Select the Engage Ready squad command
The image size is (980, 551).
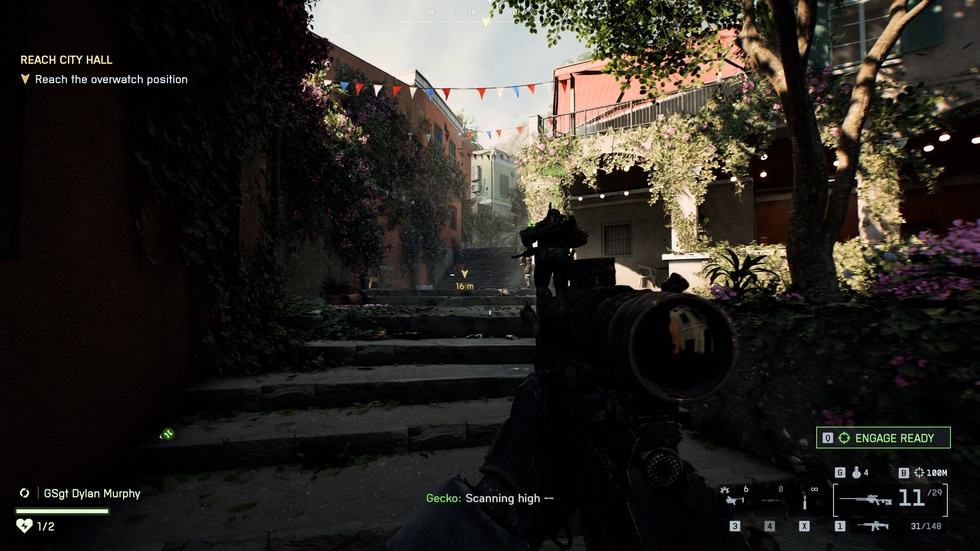tap(884, 438)
